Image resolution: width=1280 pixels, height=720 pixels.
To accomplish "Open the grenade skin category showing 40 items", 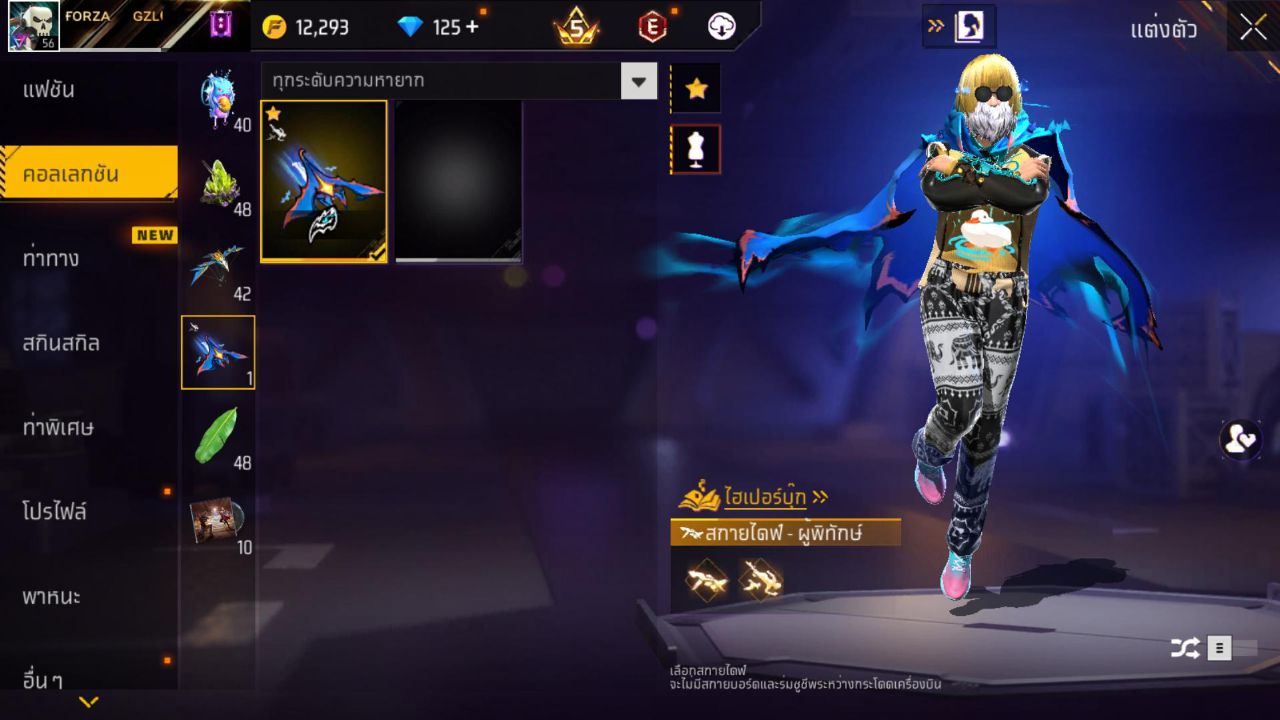I will click(x=218, y=95).
